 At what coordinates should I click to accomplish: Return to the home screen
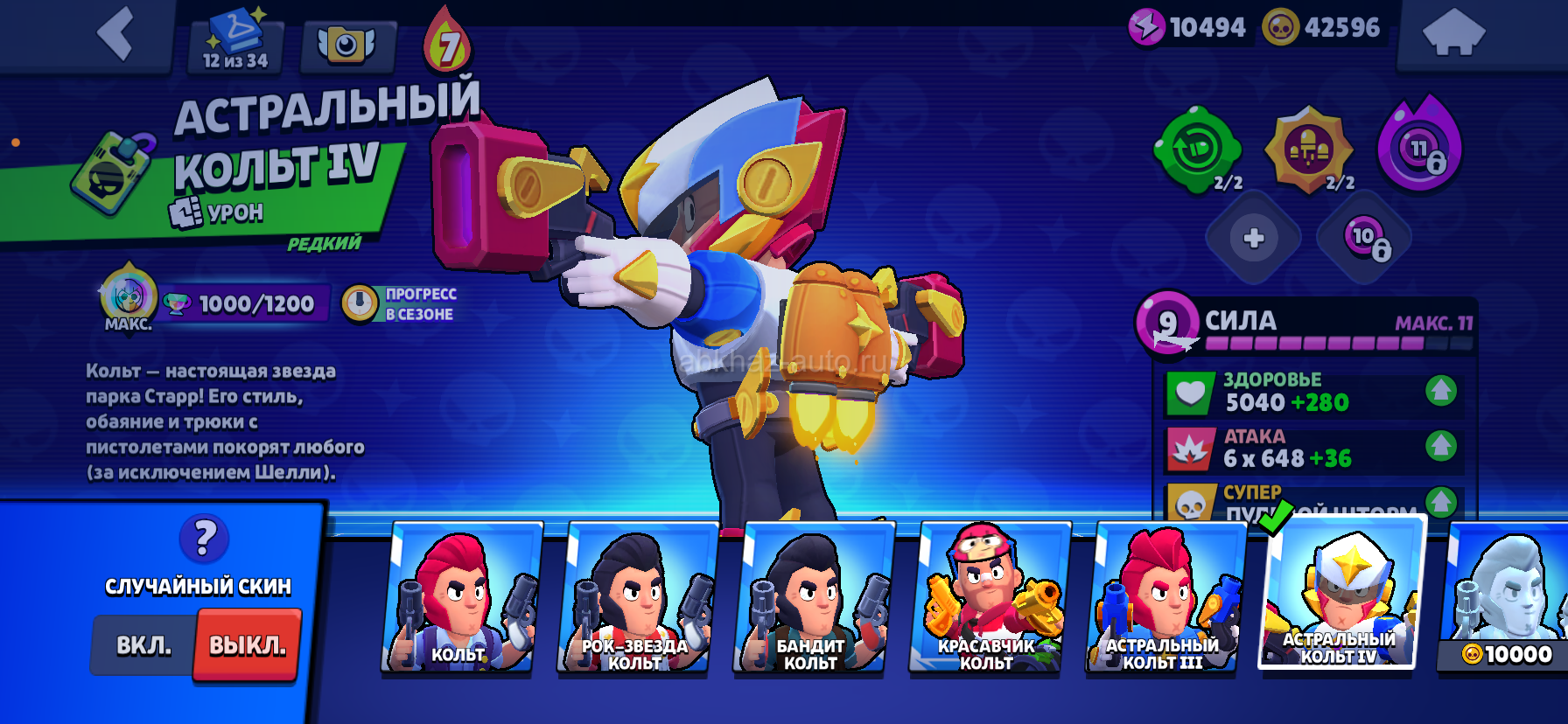1453,35
